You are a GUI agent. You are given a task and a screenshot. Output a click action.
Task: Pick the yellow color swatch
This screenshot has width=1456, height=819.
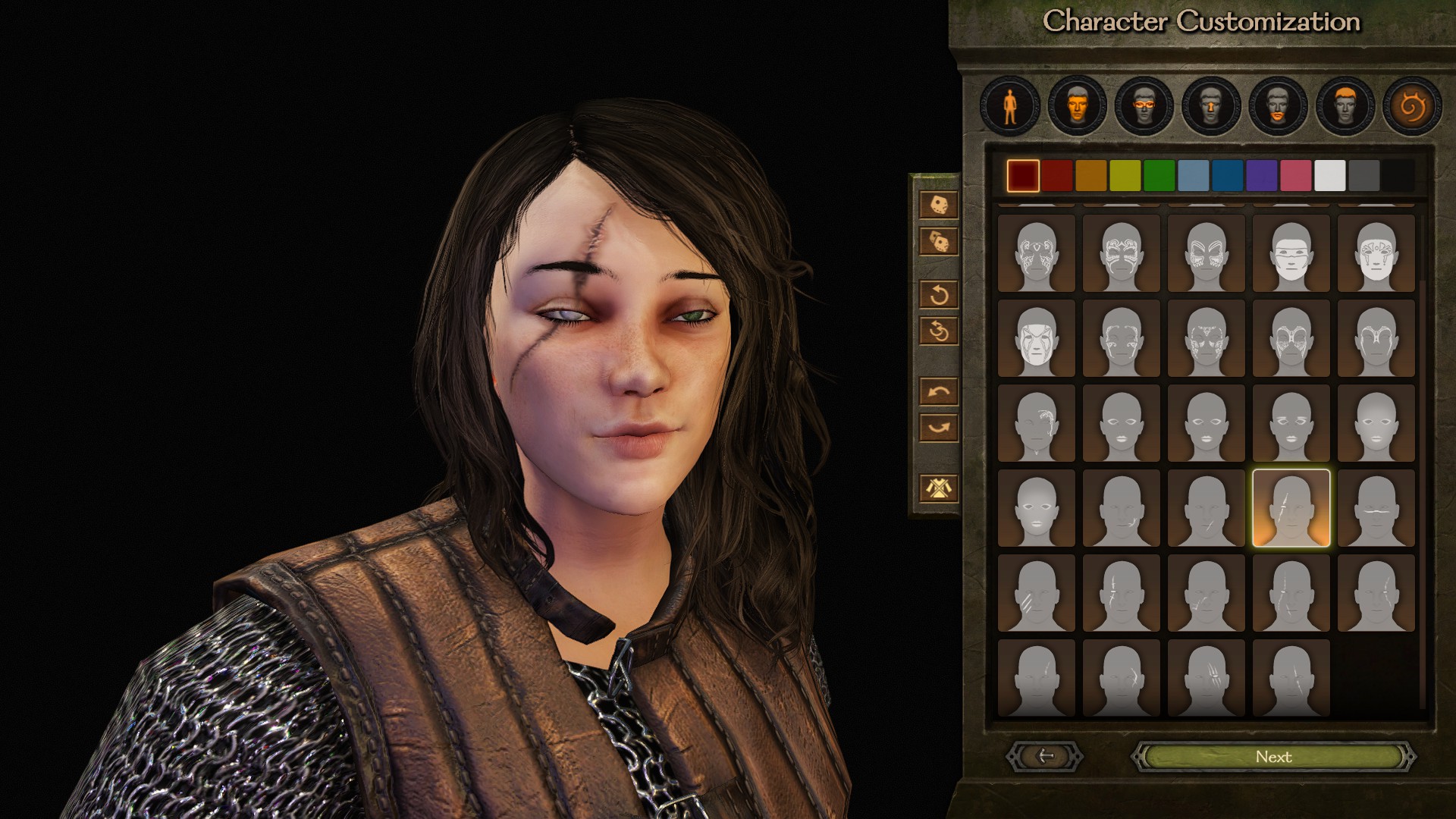pos(1125,176)
